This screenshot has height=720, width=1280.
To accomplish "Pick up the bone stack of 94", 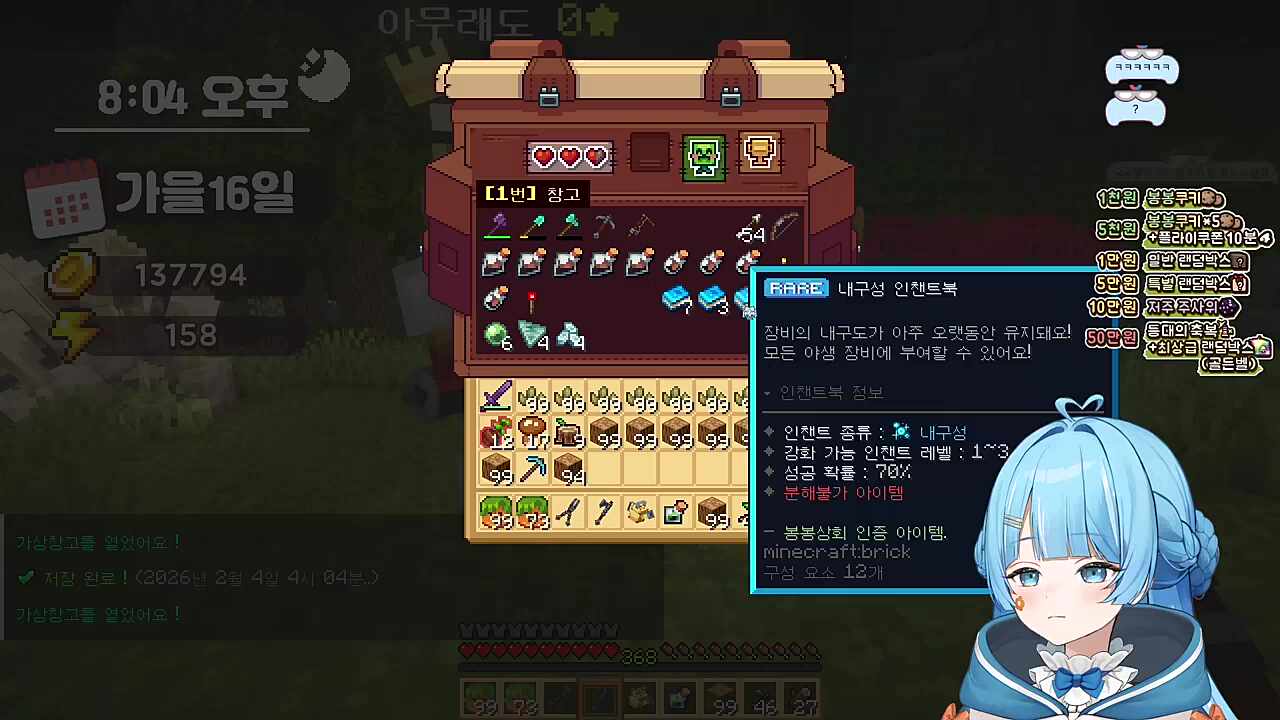I will click(x=570, y=470).
